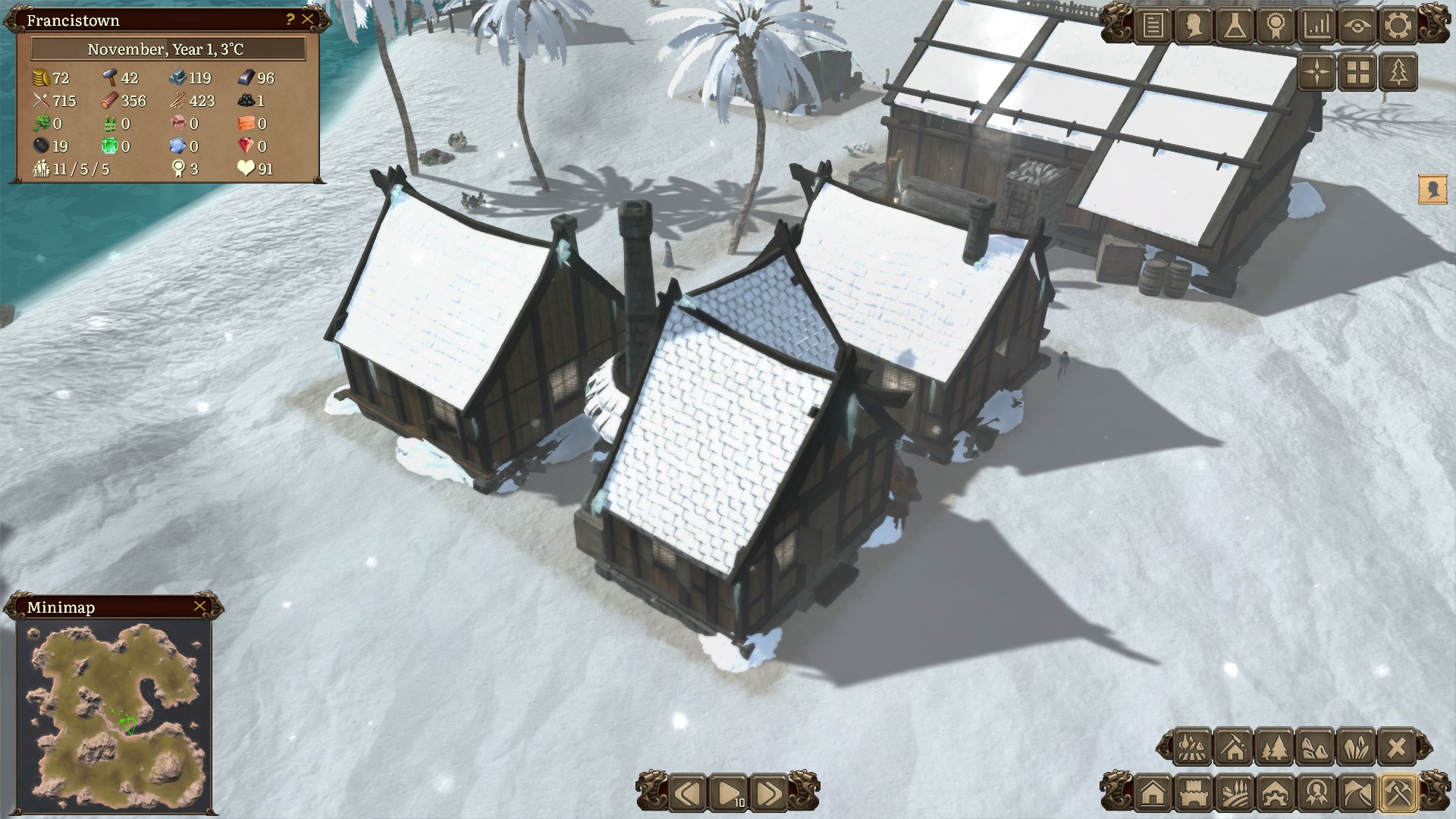Viewport: 1456px width, 819px height.
Task: Toggle the four-square grid button
Action: pyautogui.click(x=1358, y=73)
